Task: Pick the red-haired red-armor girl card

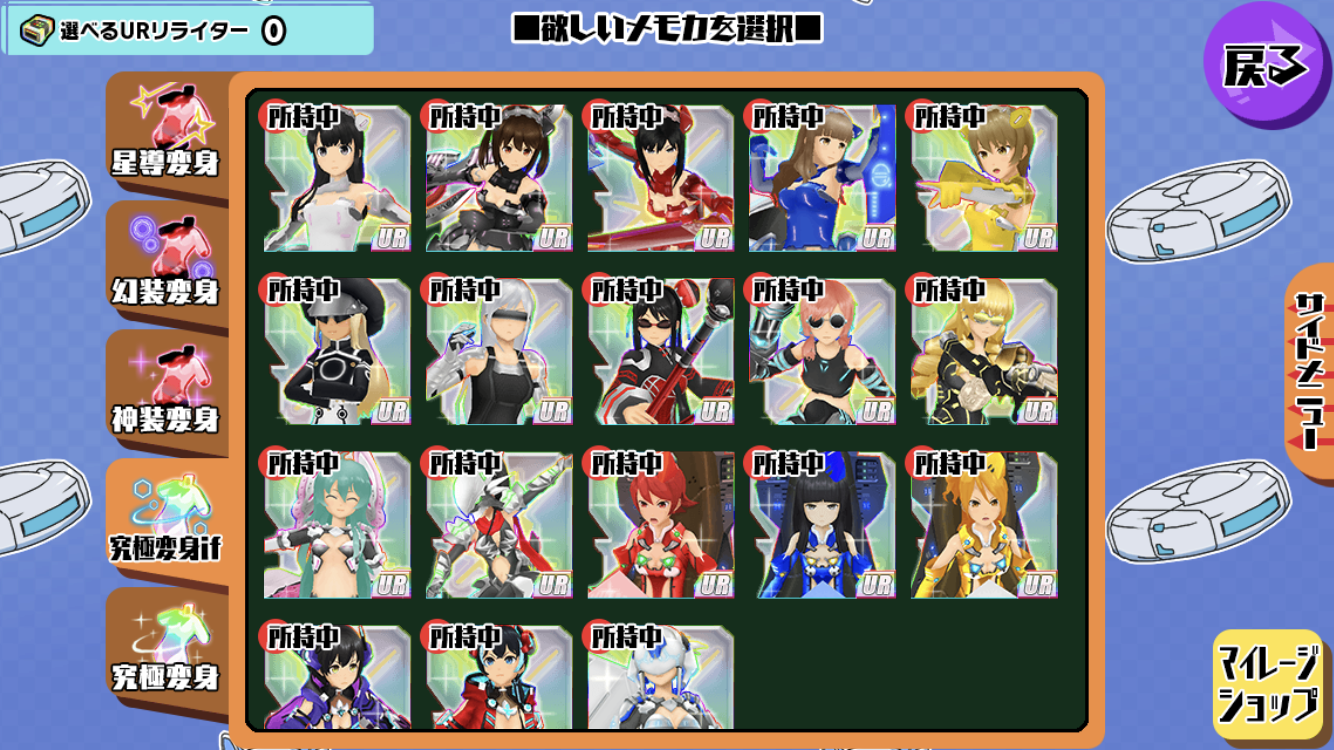Action: 661,526
